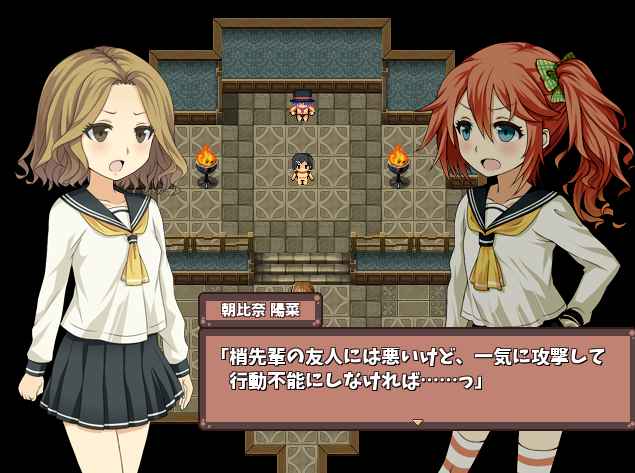635x473 pixels.
Task: Click the dialogue continue arrow indicator
Action: coord(418,422)
